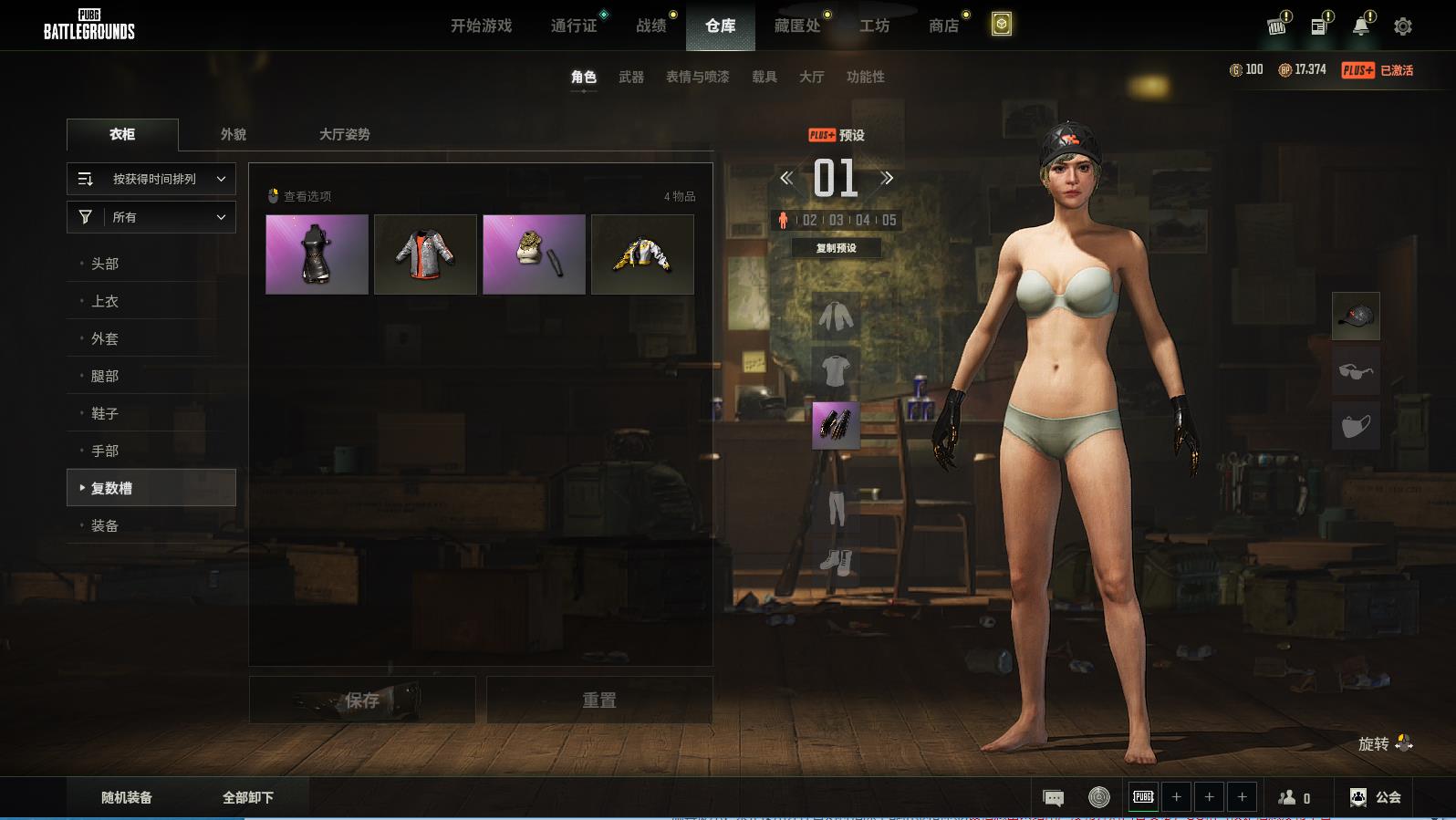This screenshot has height=820, width=1456.
Task: Choose the 头部 wardrobe category
Action: coord(105,264)
